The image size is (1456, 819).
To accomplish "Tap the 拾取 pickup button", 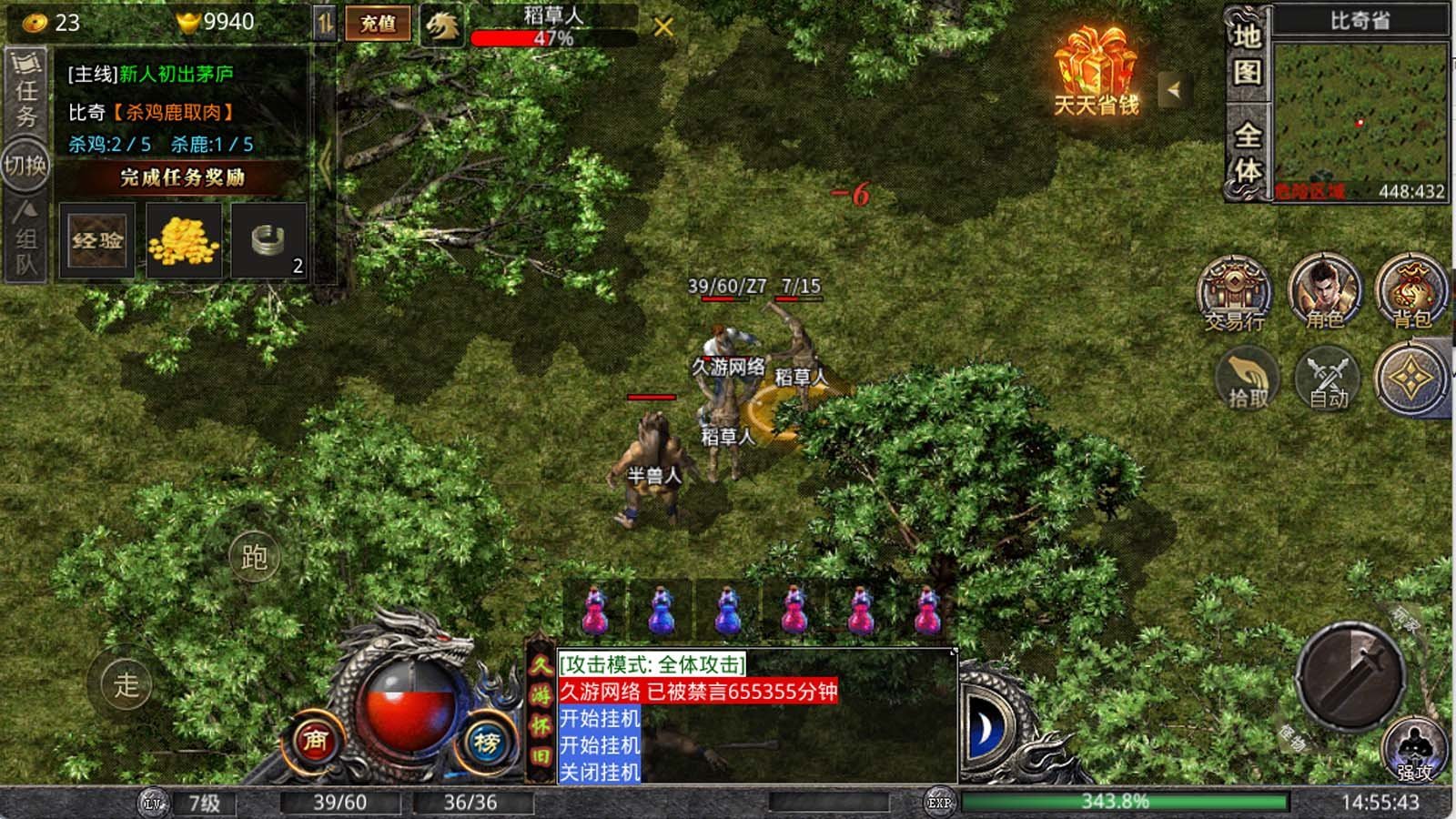I will click(1248, 379).
